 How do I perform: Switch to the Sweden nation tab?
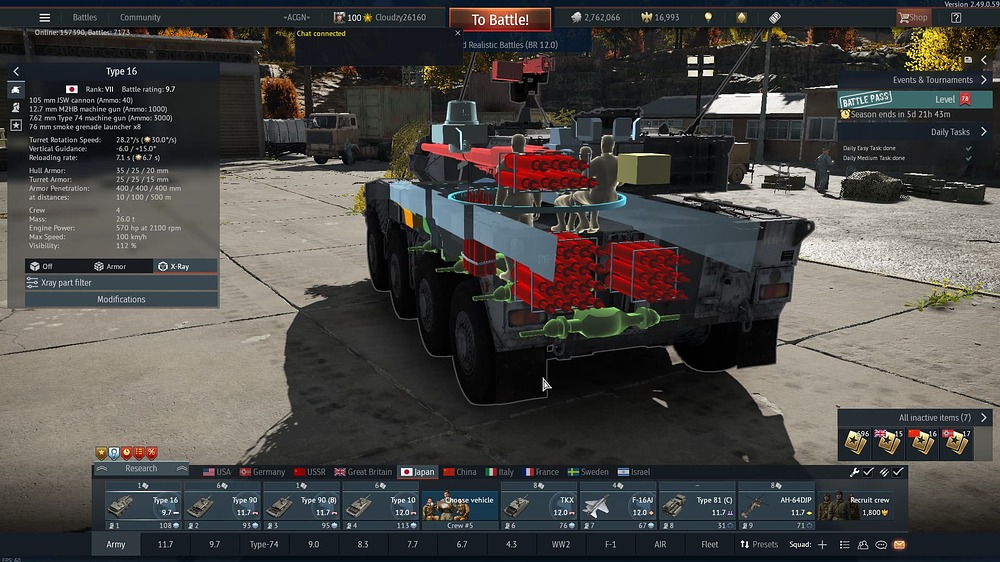[588, 472]
